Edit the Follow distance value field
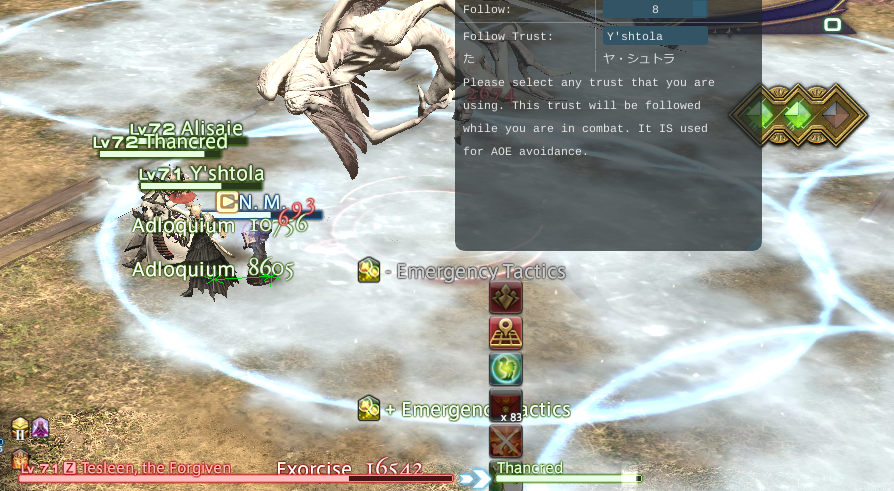 click(655, 9)
